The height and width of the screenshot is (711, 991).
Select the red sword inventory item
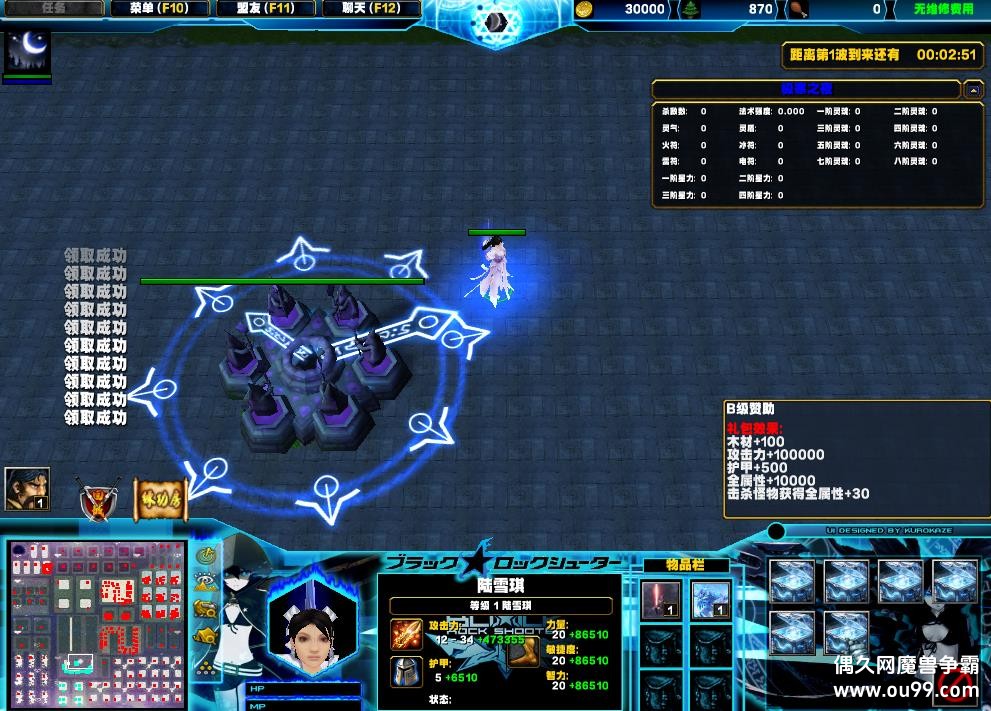point(659,602)
